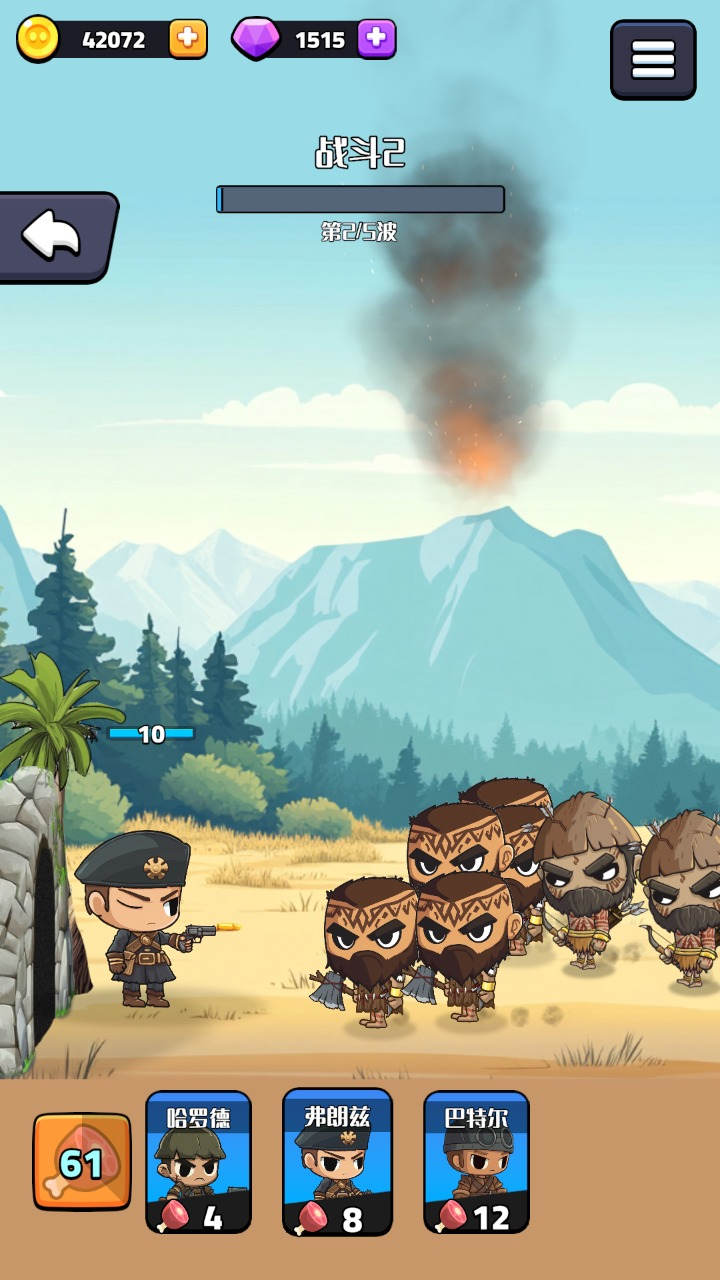This screenshot has height=1280, width=720.
Task: Go back with the white arrow button
Action: pyautogui.click(x=55, y=237)
